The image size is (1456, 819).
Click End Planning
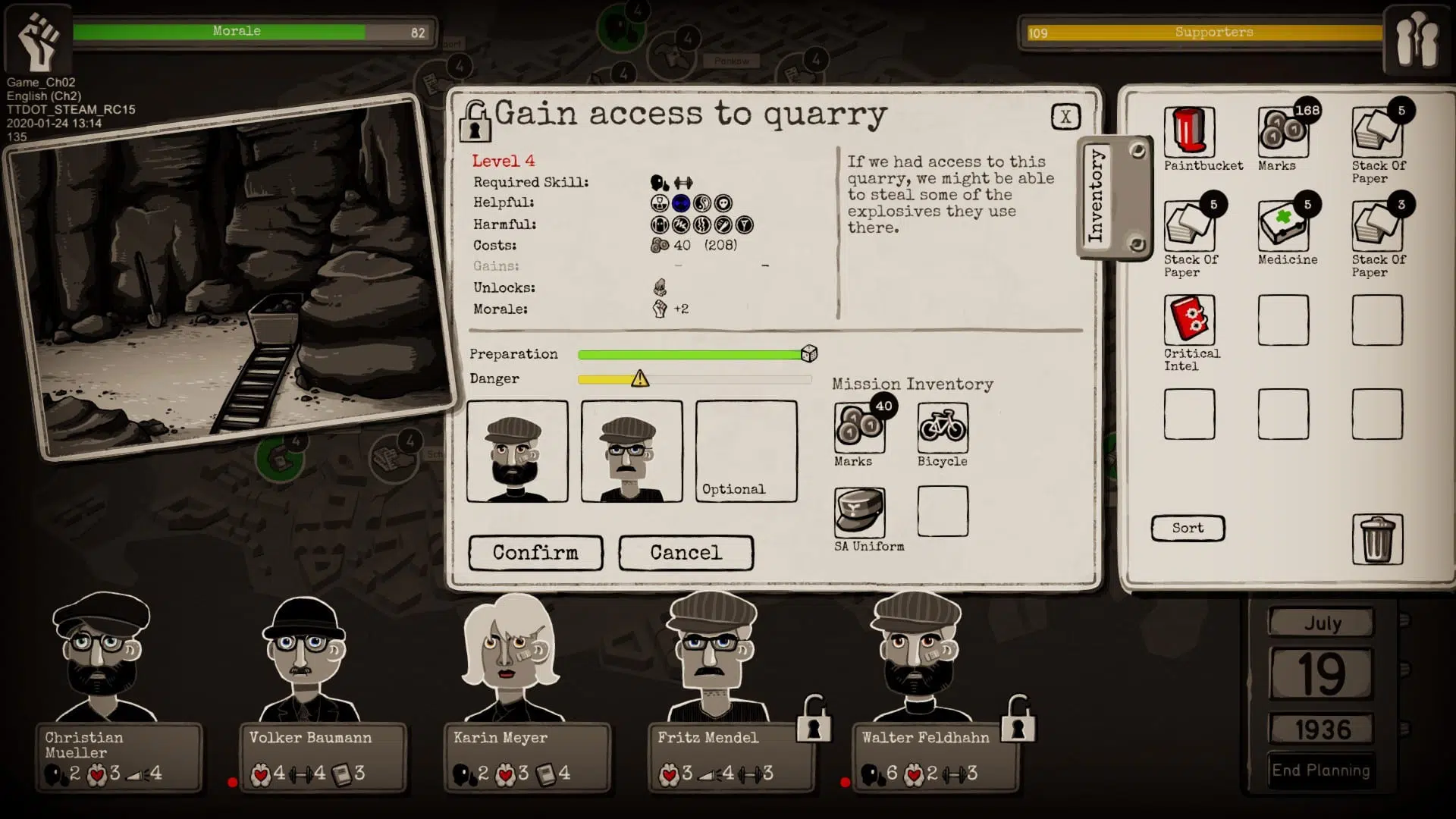click(x=1323, y=770)
